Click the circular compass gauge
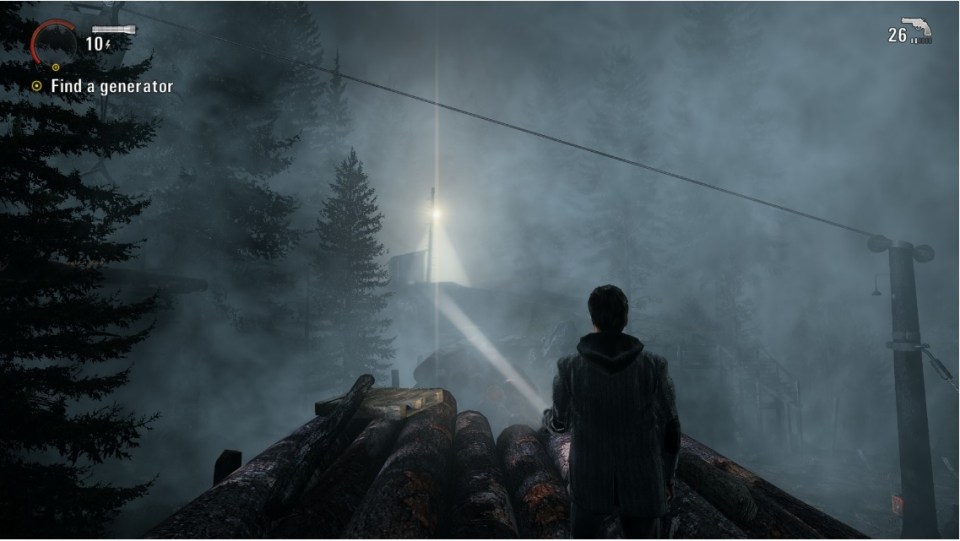Image resolution: width=960 pixels, height=541 pixels. (51, 42)
